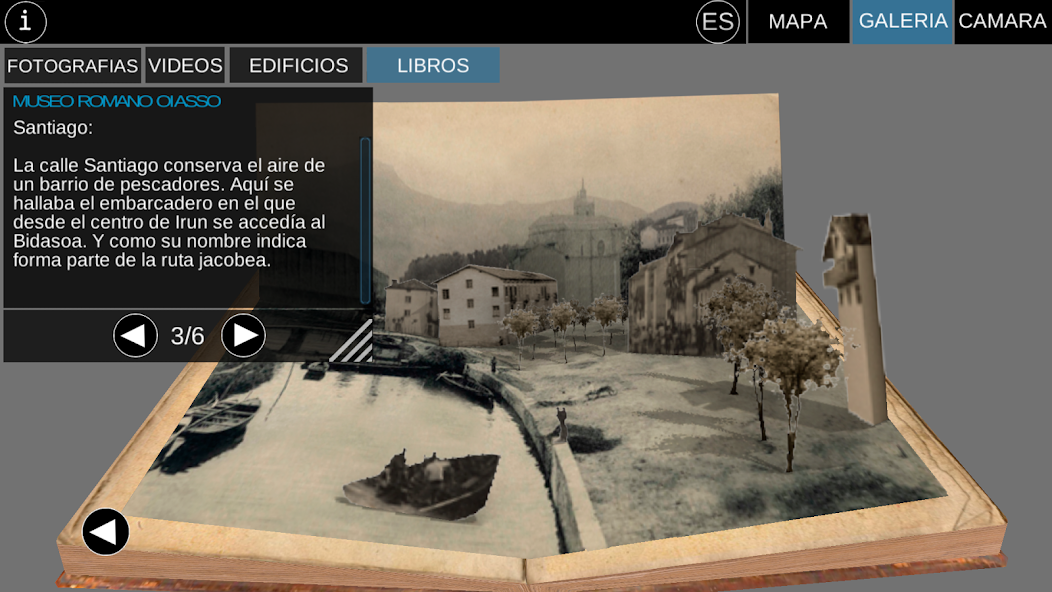
Task: Go to the next page of 3/6
Action: tap(243, 336)
